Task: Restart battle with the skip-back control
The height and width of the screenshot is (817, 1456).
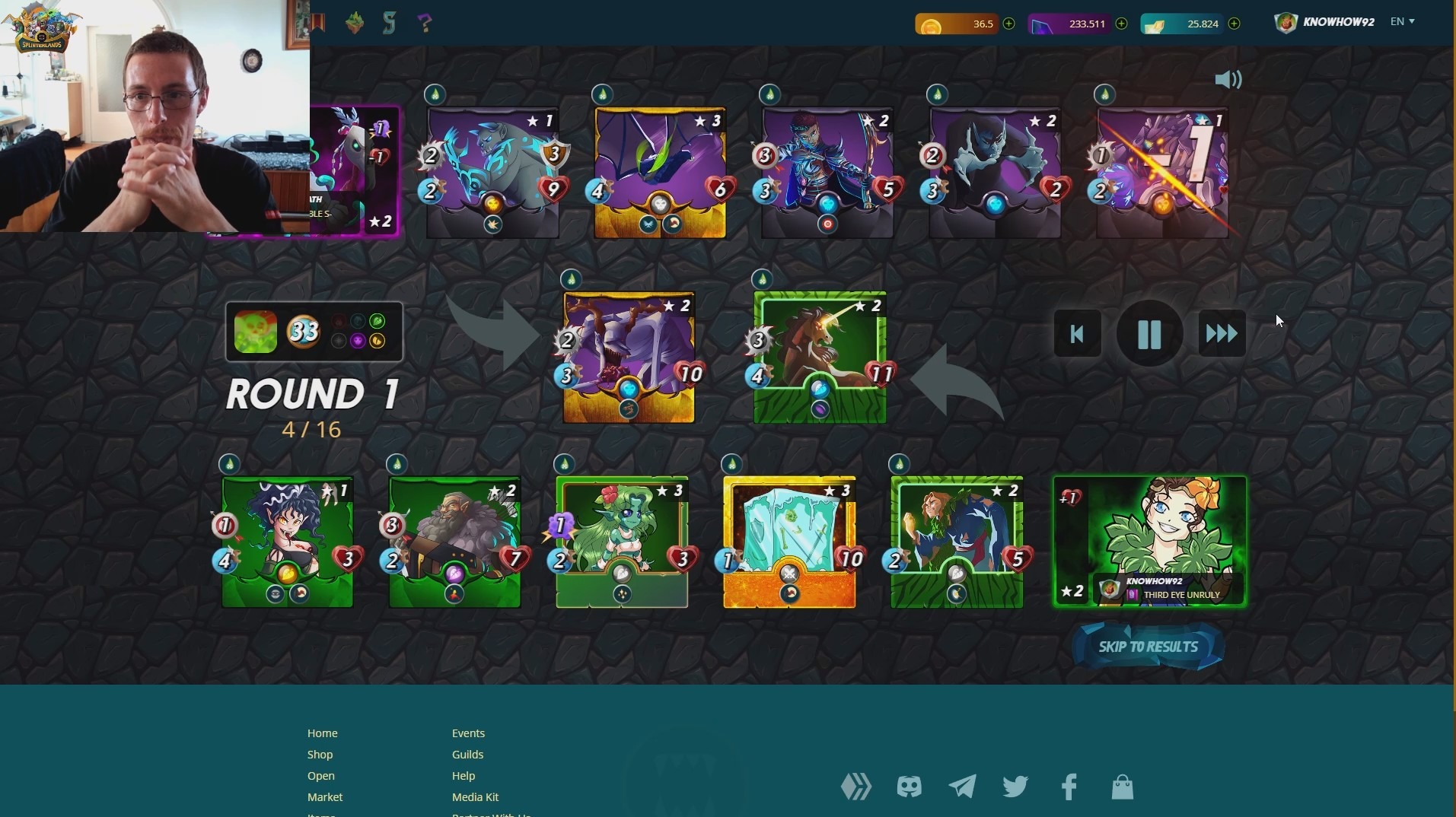Action: tap(1076, 332)
